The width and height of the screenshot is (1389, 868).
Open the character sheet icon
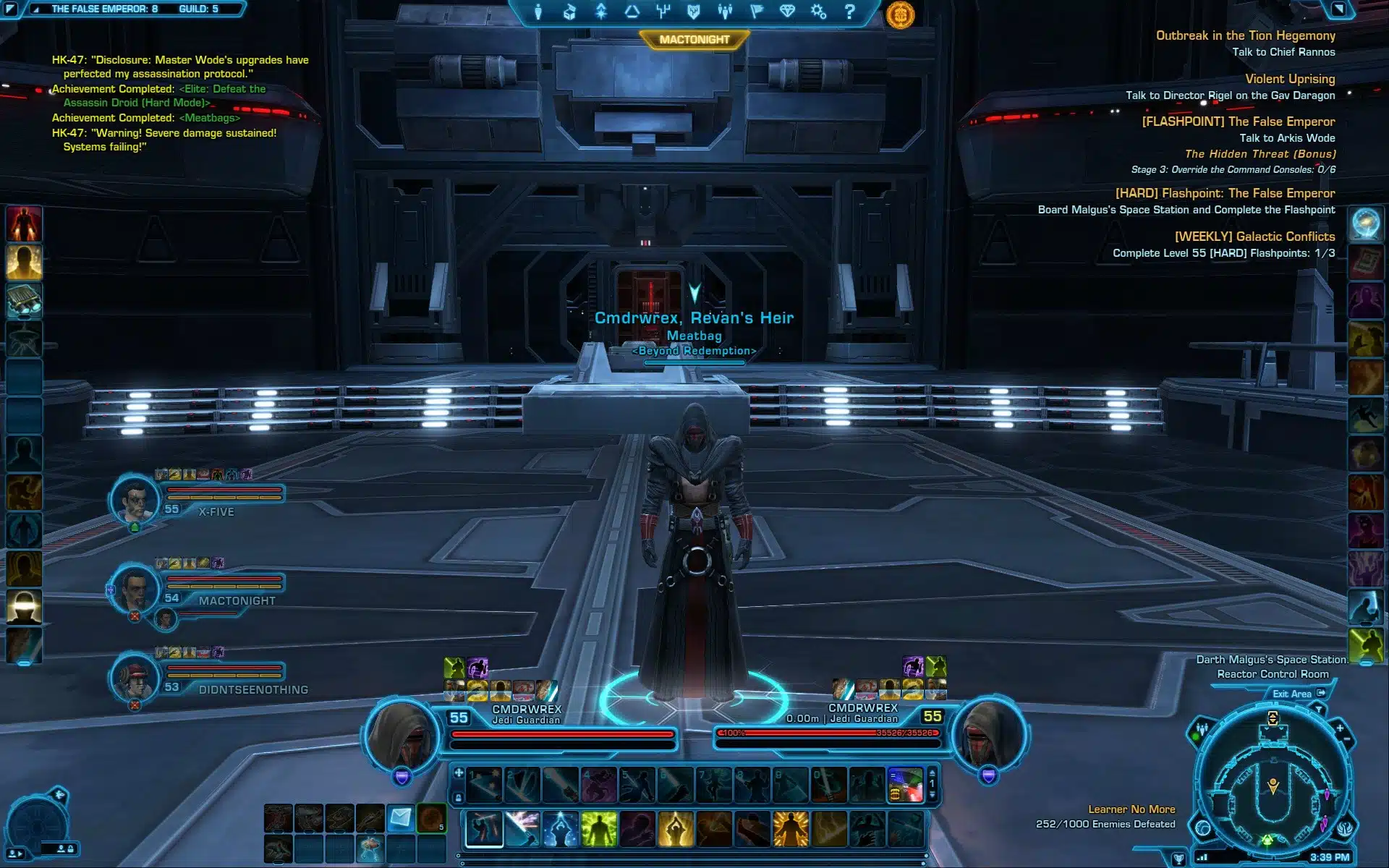point(538,12)
